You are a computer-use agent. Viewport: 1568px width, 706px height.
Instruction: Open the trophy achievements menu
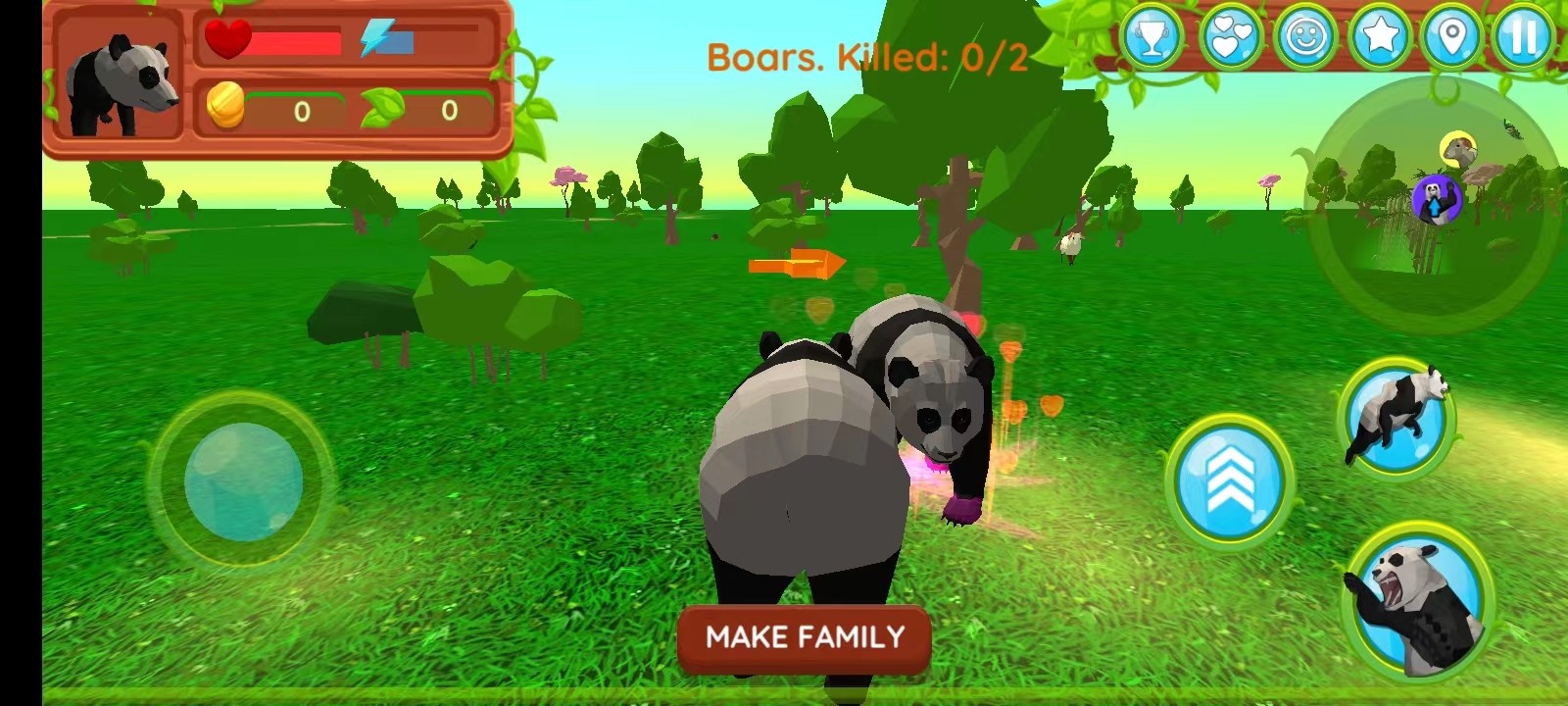click(1152, 37)
